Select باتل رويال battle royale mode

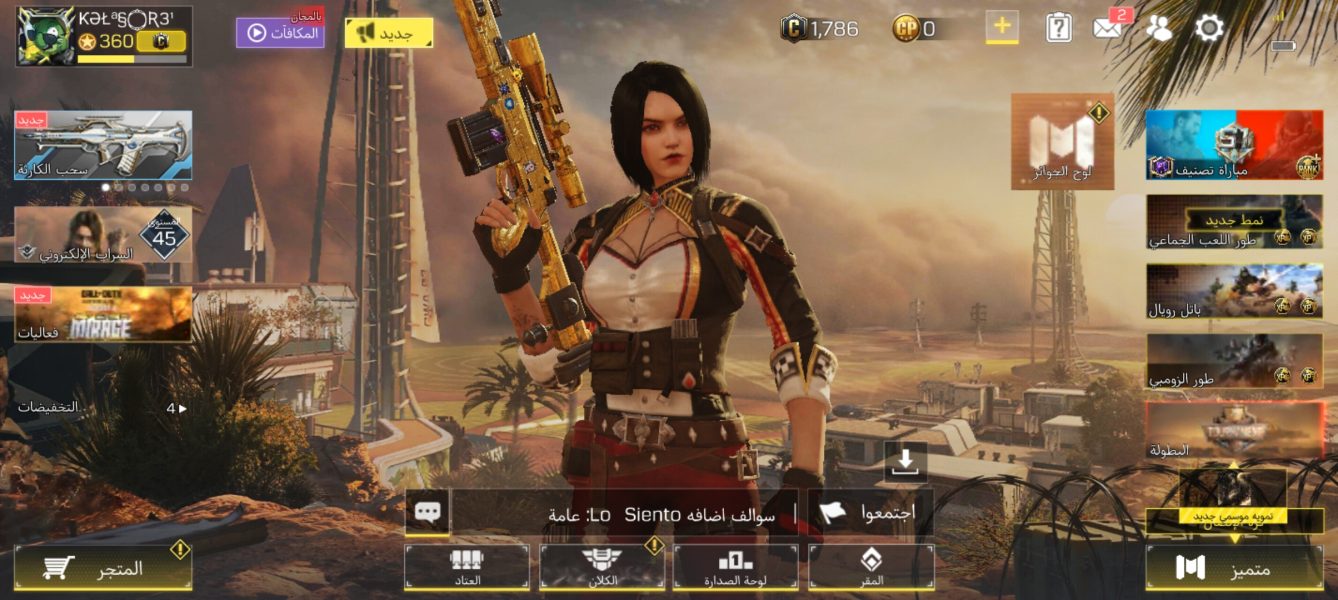tap(1234, 291)
